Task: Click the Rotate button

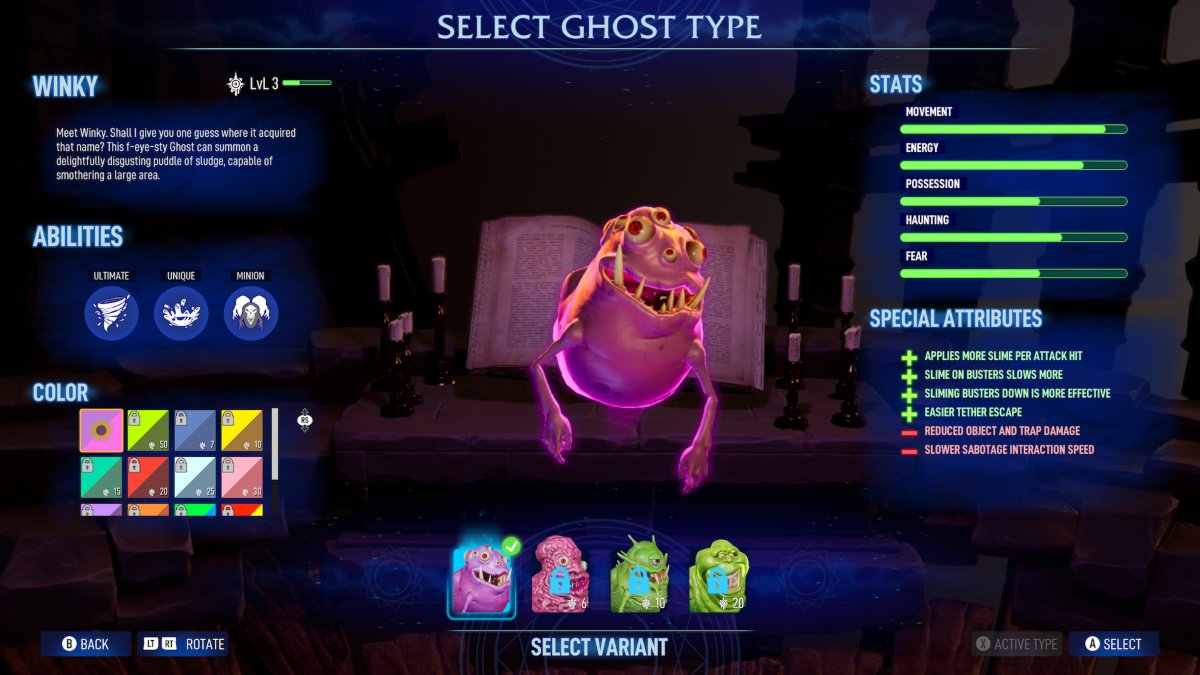Action: click(x=184, y=644)
